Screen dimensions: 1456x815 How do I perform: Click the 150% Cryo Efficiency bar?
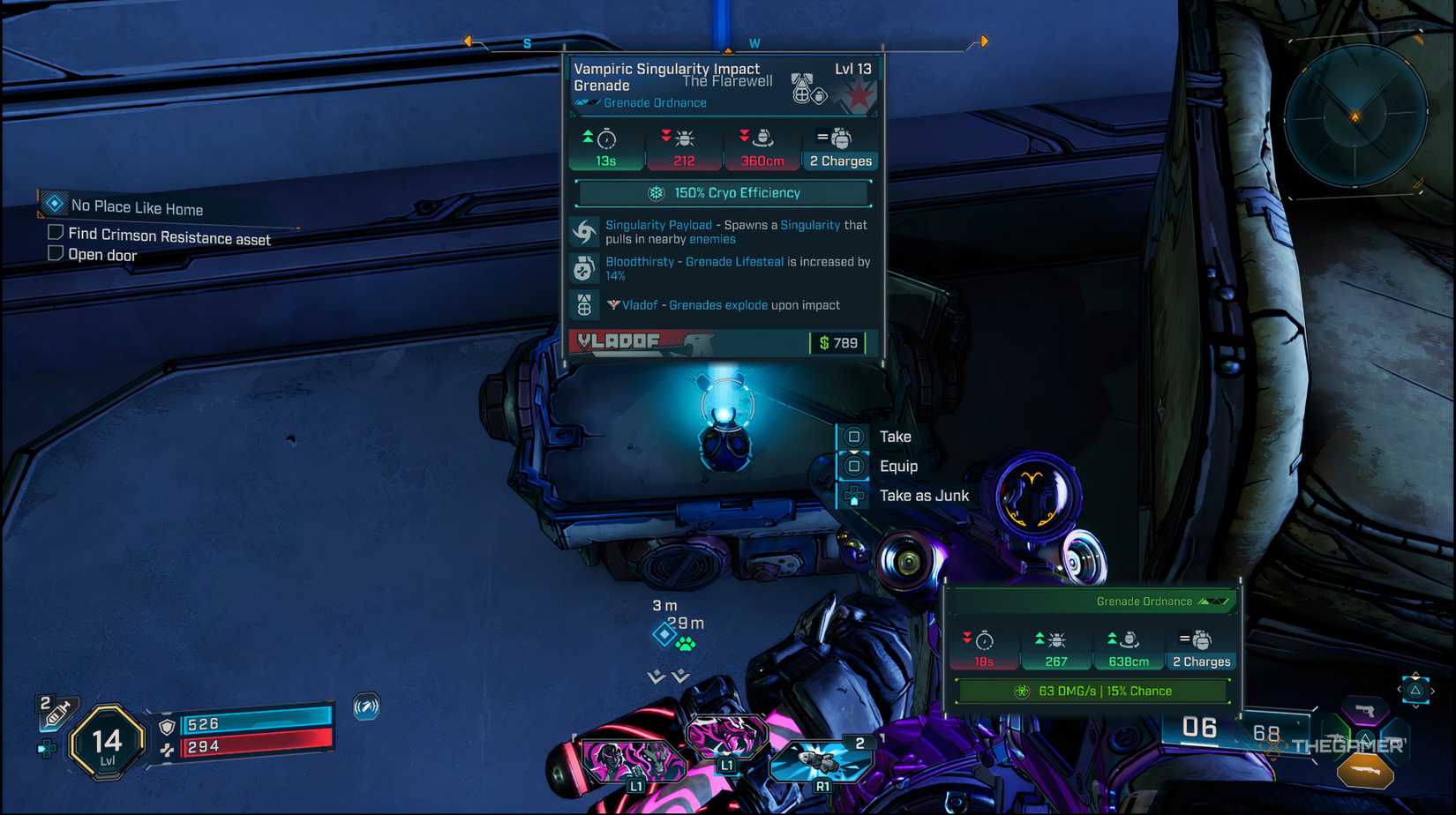pyautogui.click(x=724, y=192)
